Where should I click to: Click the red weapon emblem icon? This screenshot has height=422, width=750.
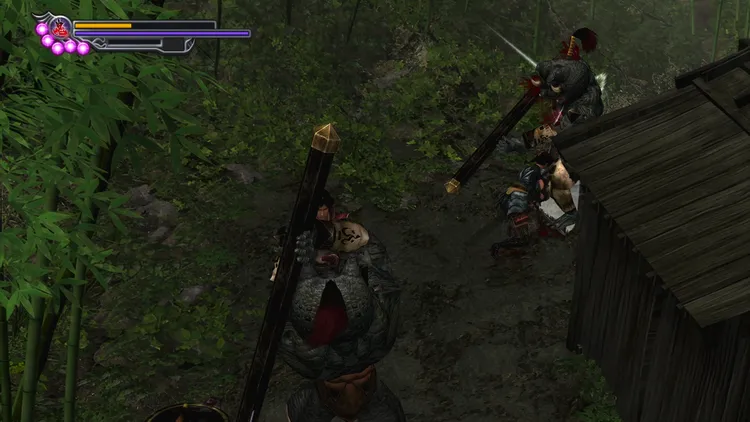pyautogui.click(x=58, y=27)
